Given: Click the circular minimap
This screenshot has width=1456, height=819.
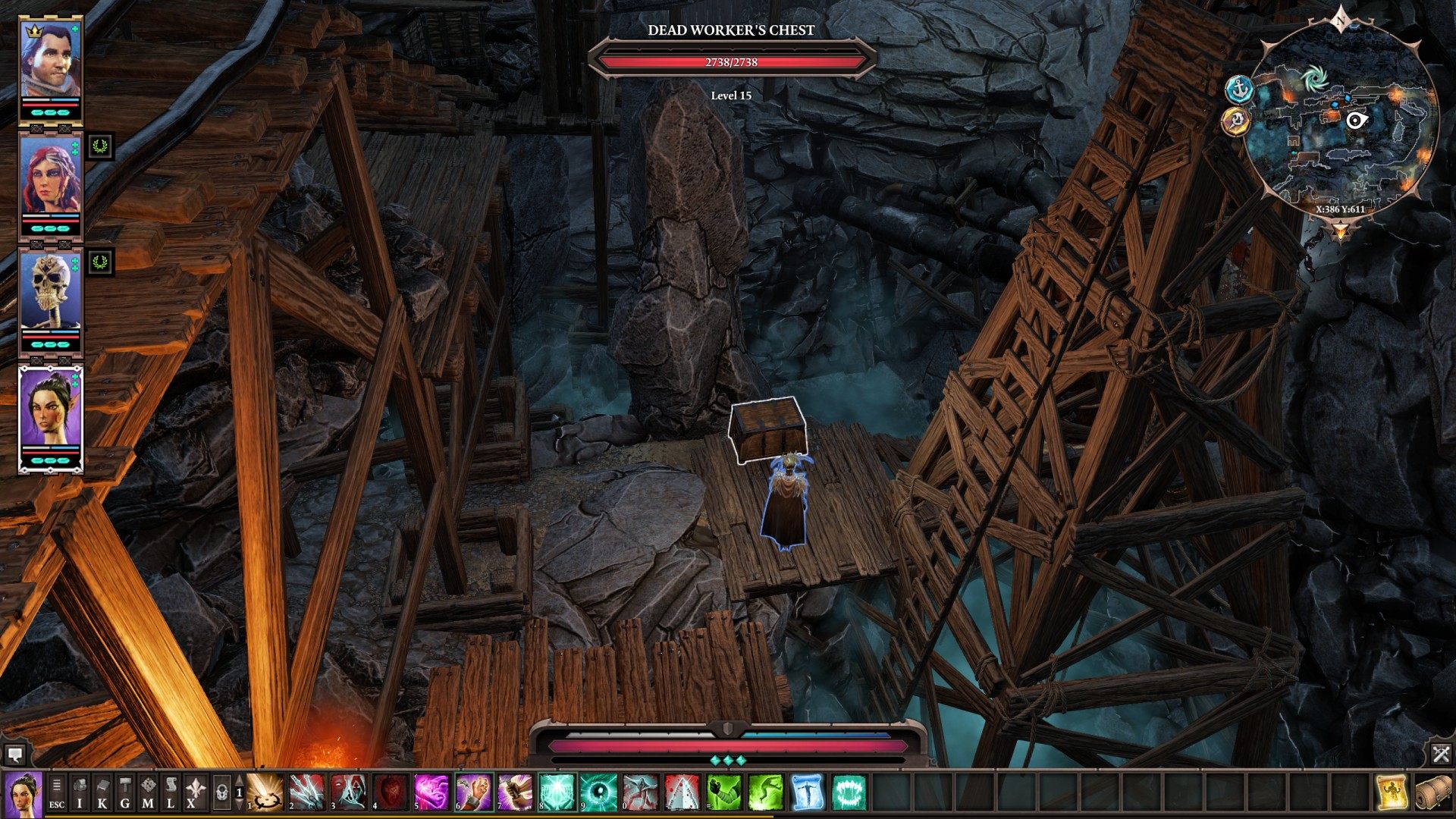Looking at the screenshot, I should point(1341,121).
